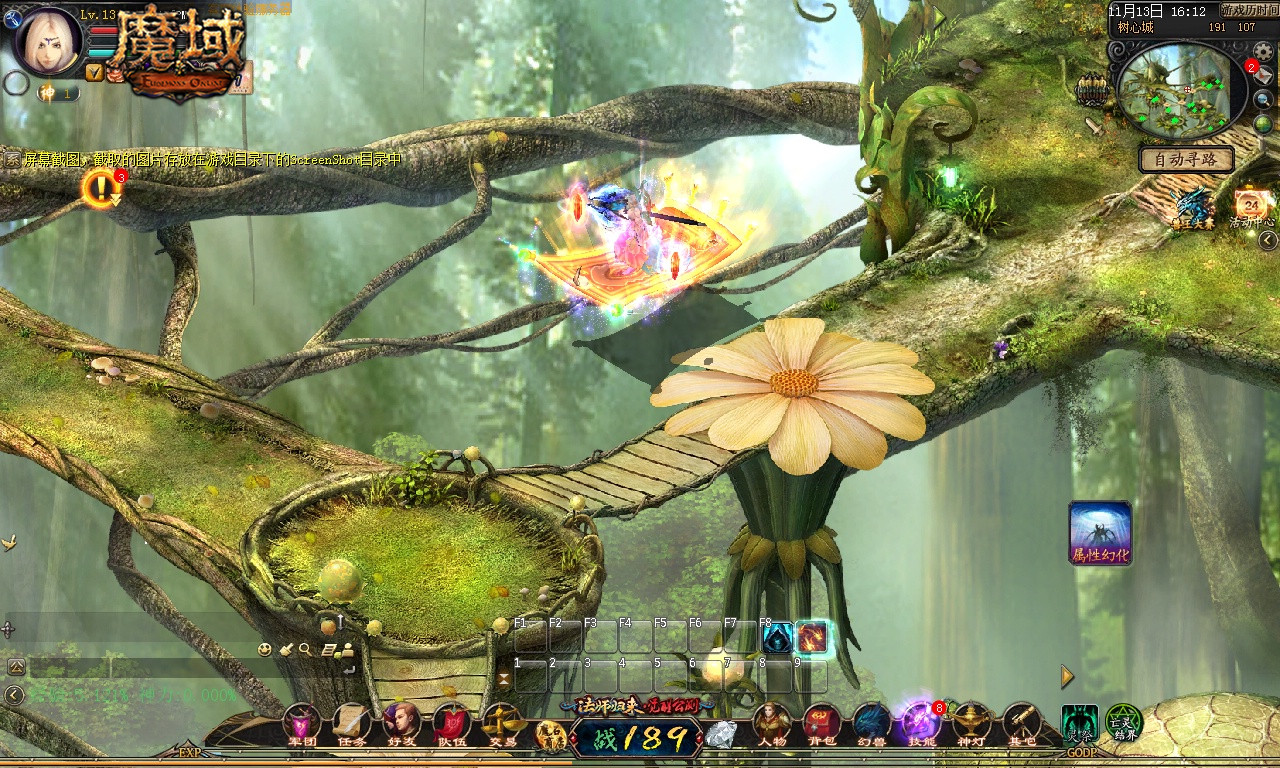
Task: Open the 技能 skills panel
Action: tap(920, 724)
